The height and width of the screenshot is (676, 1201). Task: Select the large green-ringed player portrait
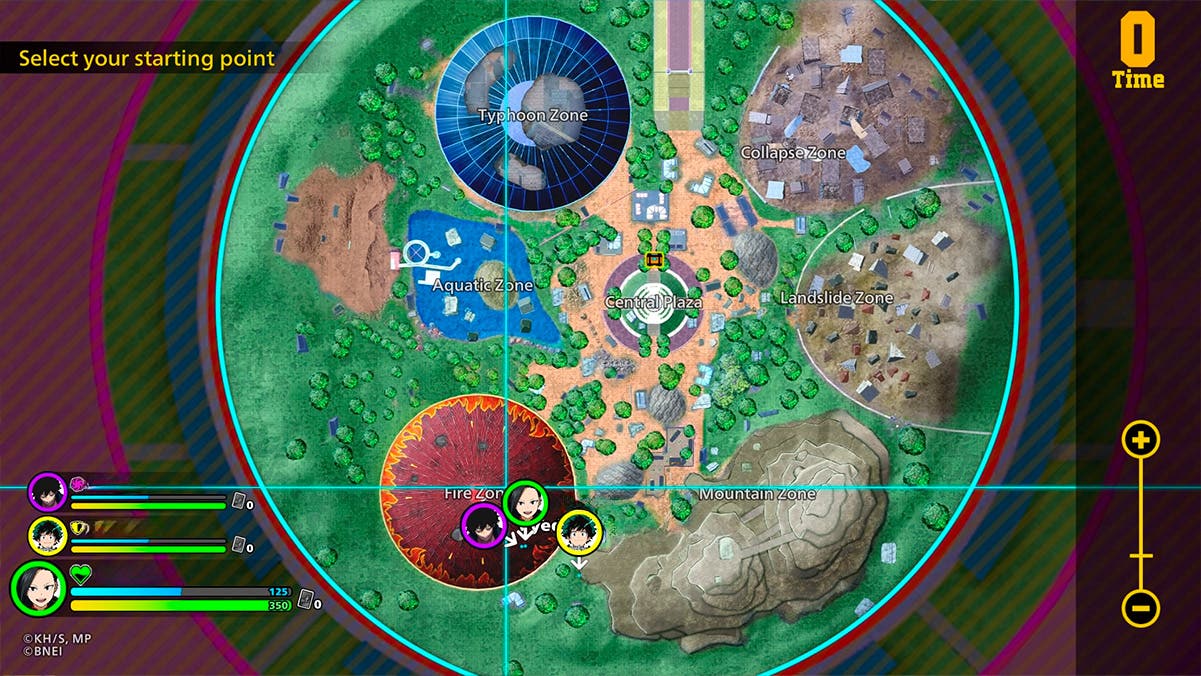click(x=38, y=589)
